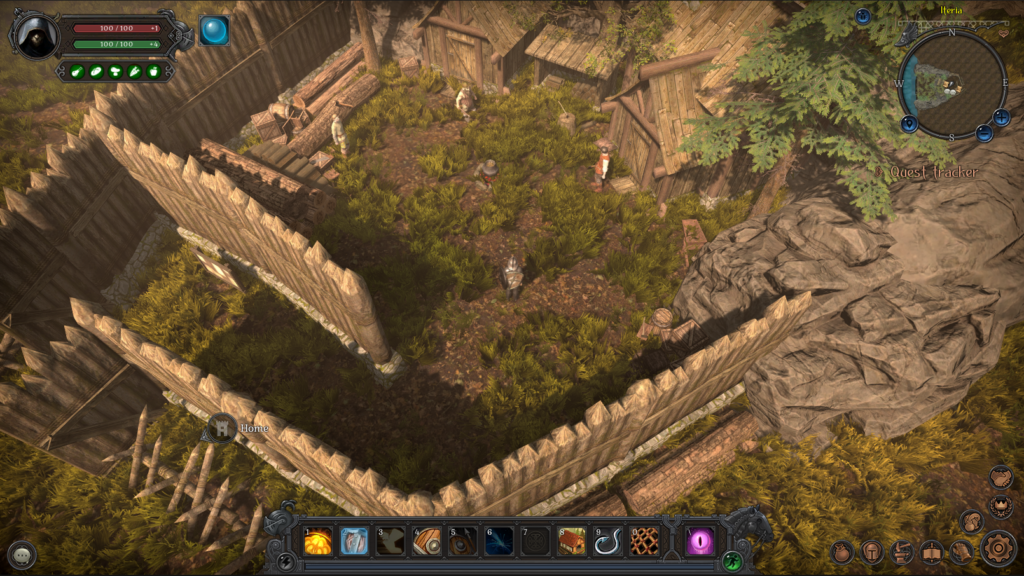Click the hooded character portrait

point(37,37)
